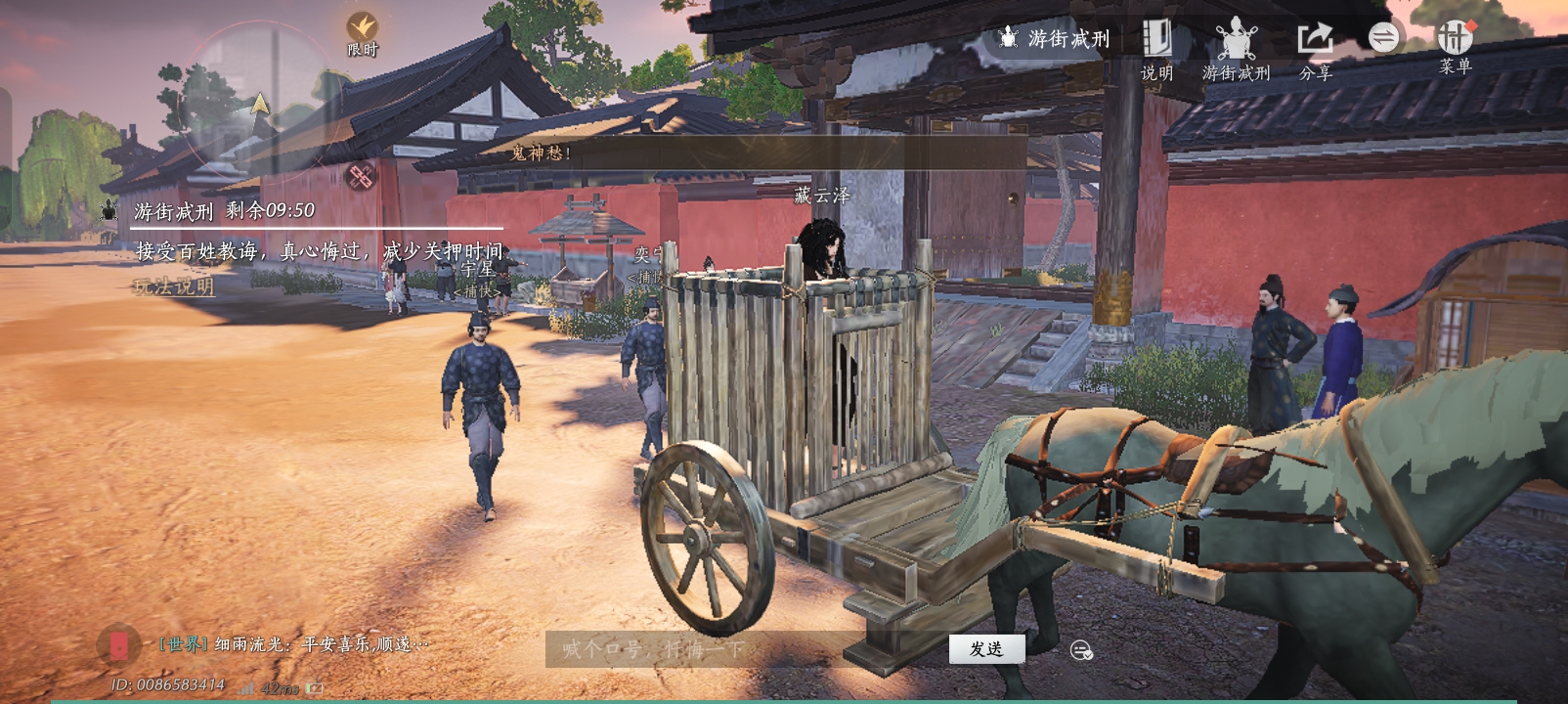Click the battery indicator at bottom left
1568x704 pixels.
[313, 688]
